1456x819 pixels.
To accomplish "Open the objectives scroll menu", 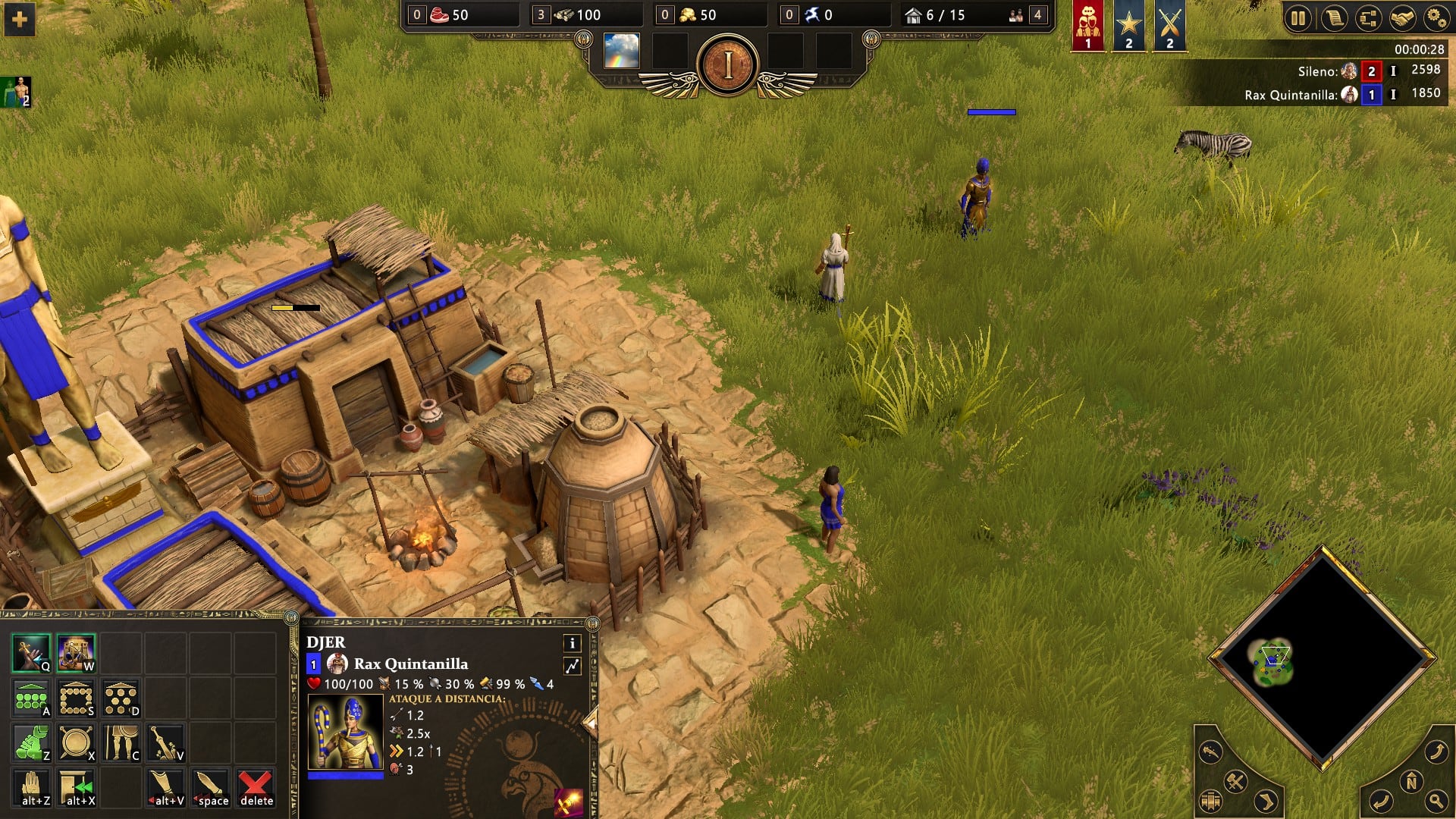I will (1333, 18).
